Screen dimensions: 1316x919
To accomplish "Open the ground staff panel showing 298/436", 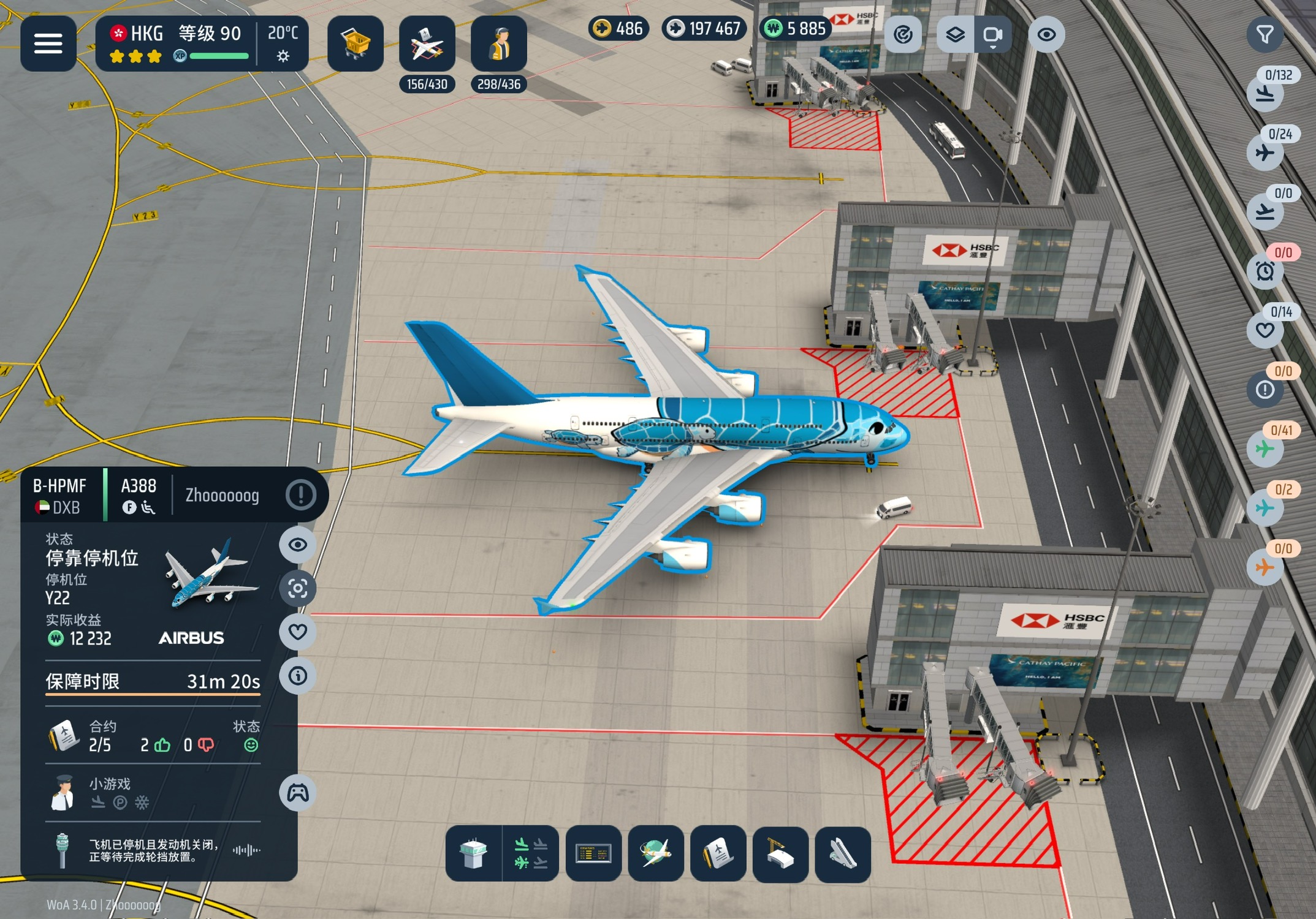I will pyautogui.click(x=499, y=45).
